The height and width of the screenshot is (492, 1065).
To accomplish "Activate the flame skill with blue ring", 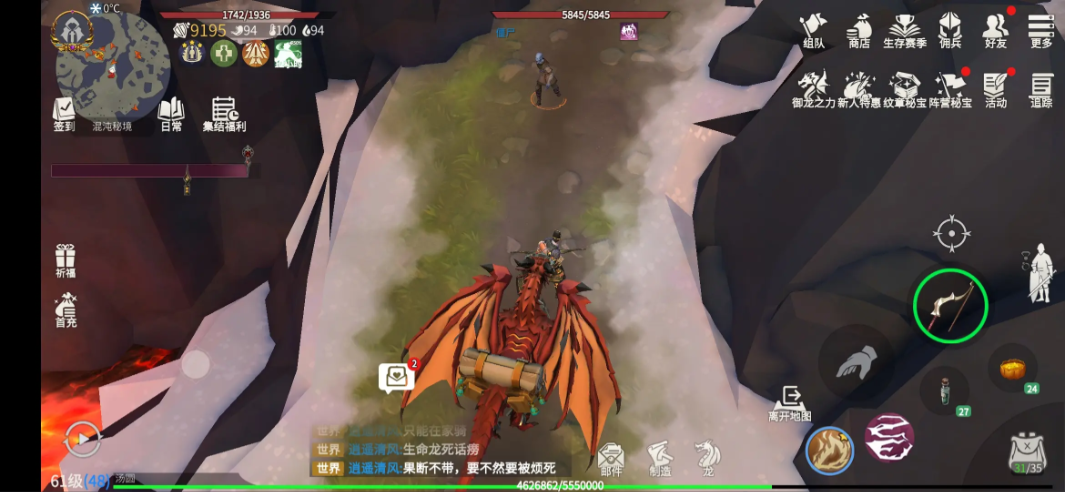I will [829, 451].
